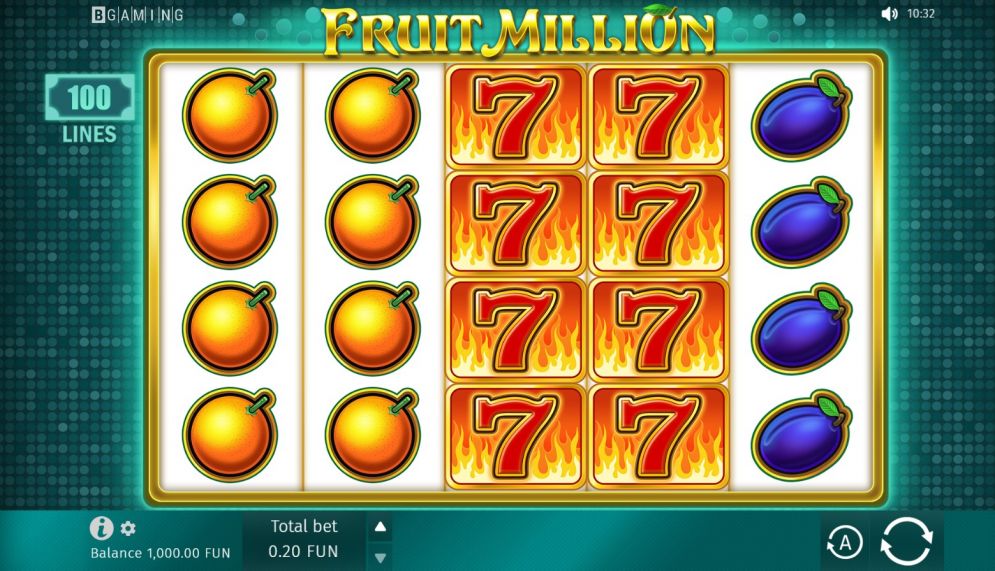The height and width of the screenshot is (571, 995).
Task: Spin the reels with the circular arrows button
Action: pos(906,543)
